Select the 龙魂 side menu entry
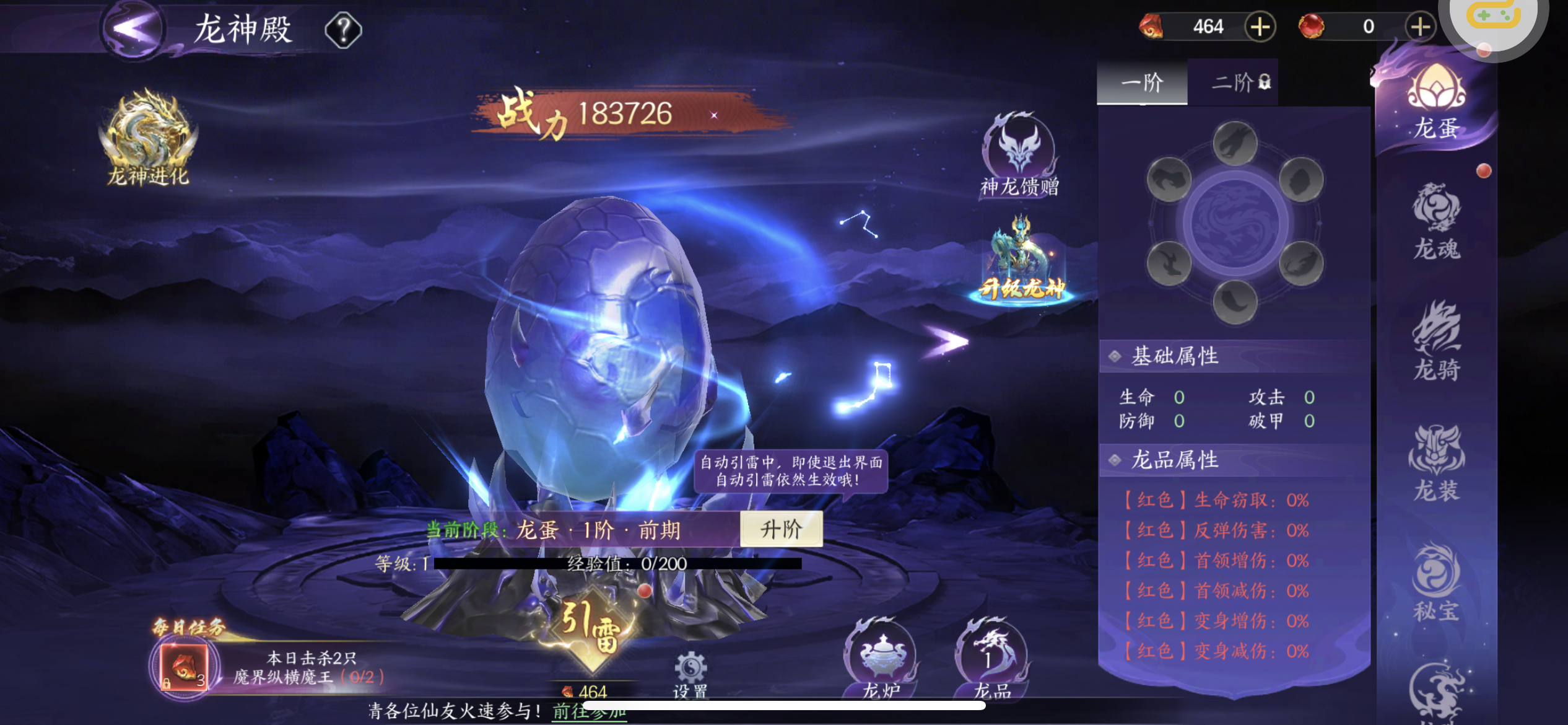1568x725 pixels. 1437,221
